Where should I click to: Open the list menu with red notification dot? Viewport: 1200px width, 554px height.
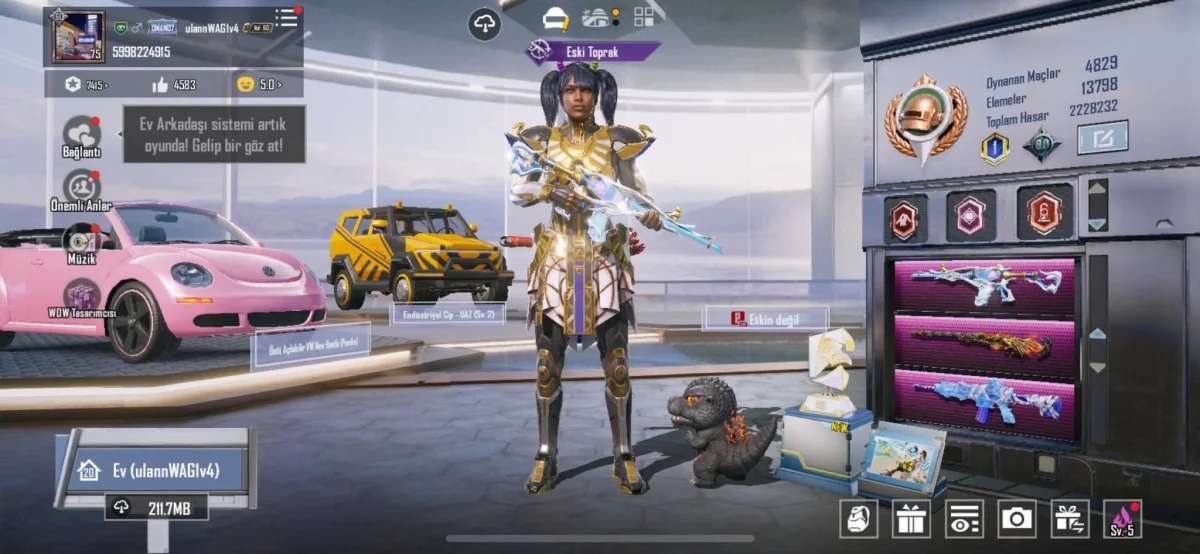pyautogui.click(x=287, y=17)
